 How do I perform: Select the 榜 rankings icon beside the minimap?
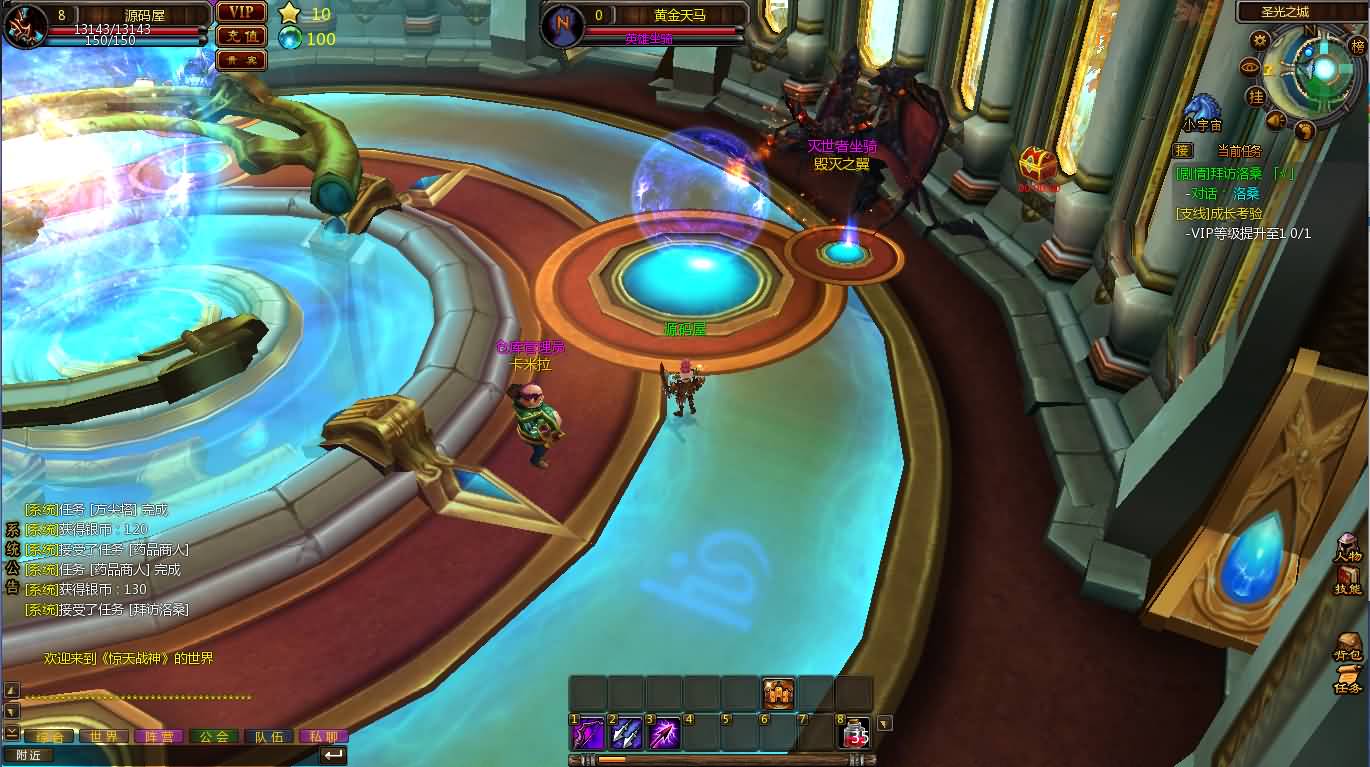1357,47
